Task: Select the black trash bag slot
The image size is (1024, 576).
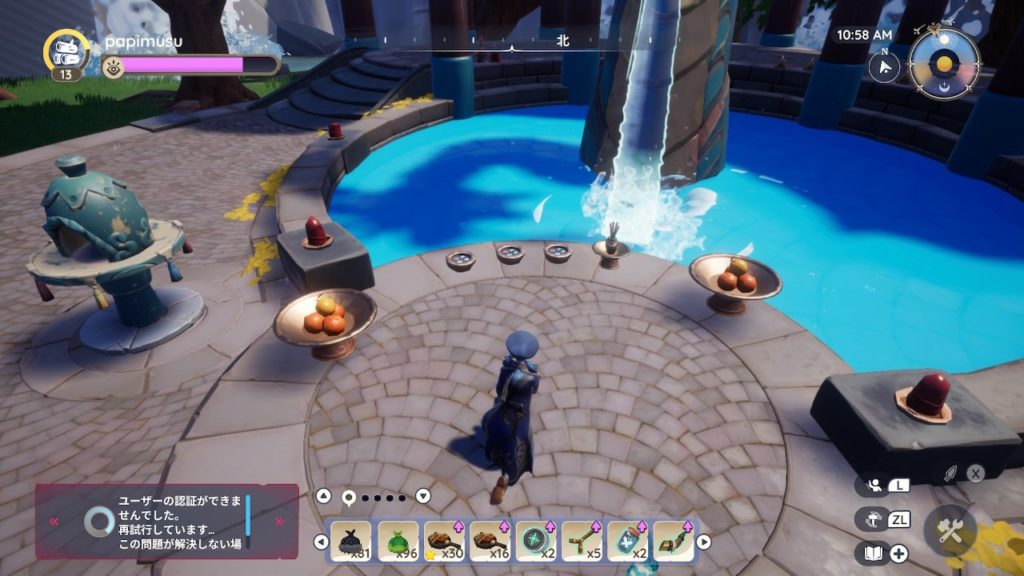Action: [350, 540]
